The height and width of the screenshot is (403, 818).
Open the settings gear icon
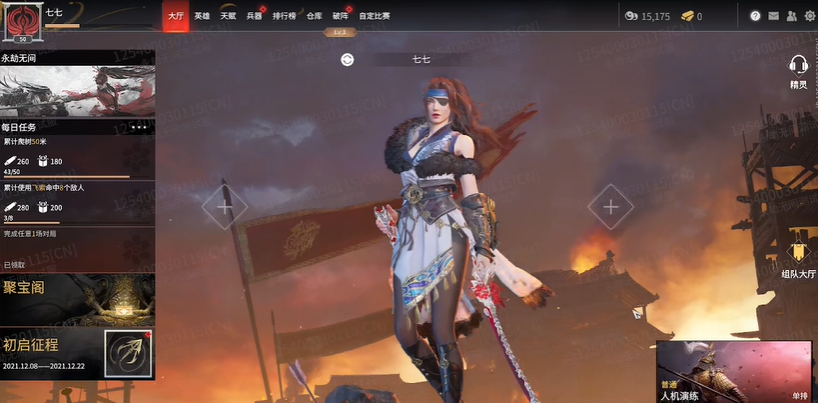[x=809, y=16]
